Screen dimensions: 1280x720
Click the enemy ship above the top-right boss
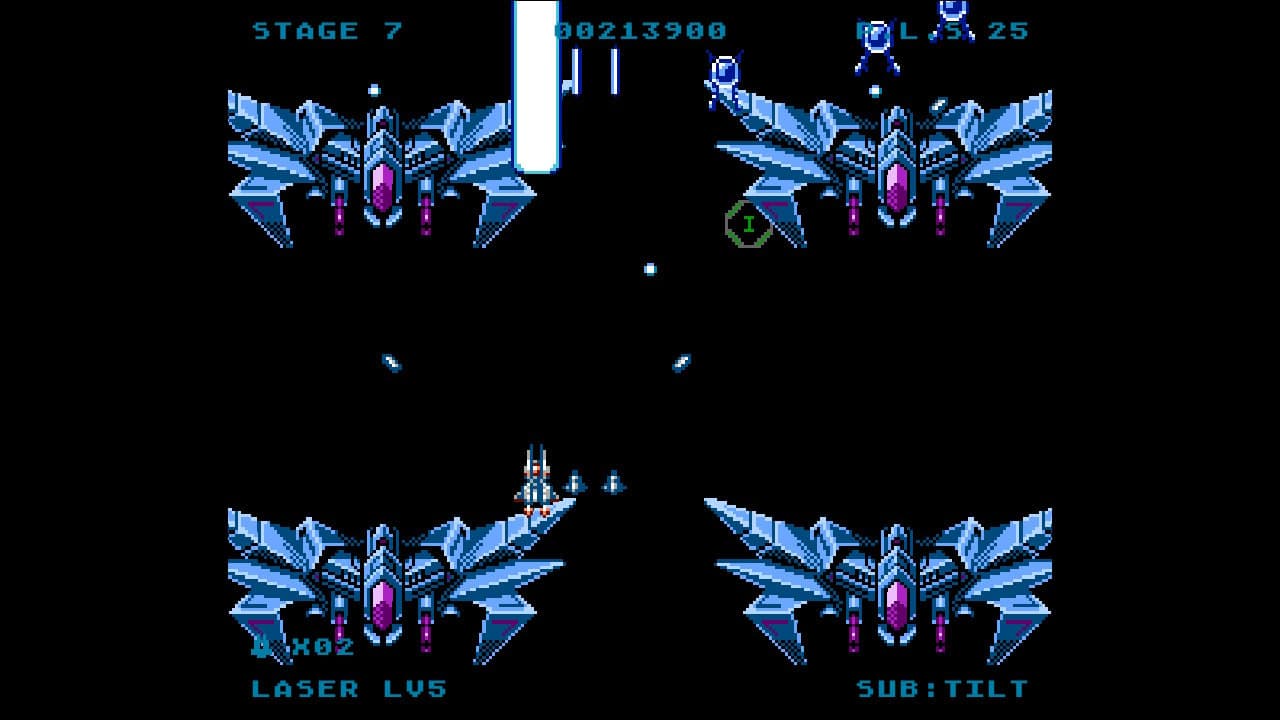(952, 20)
